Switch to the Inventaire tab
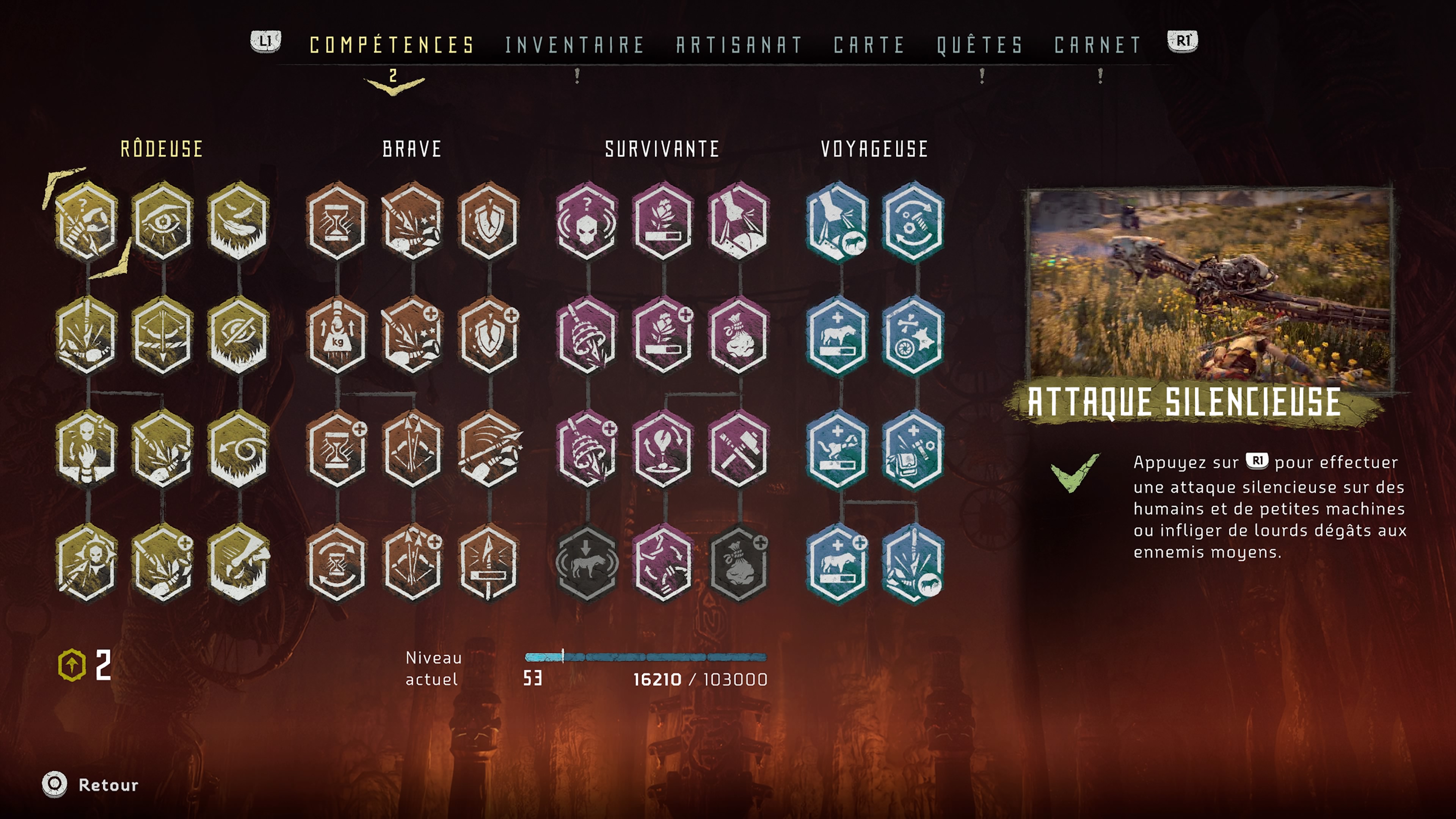This screenshot has width=1456, height=819. (x=574, y=45)
